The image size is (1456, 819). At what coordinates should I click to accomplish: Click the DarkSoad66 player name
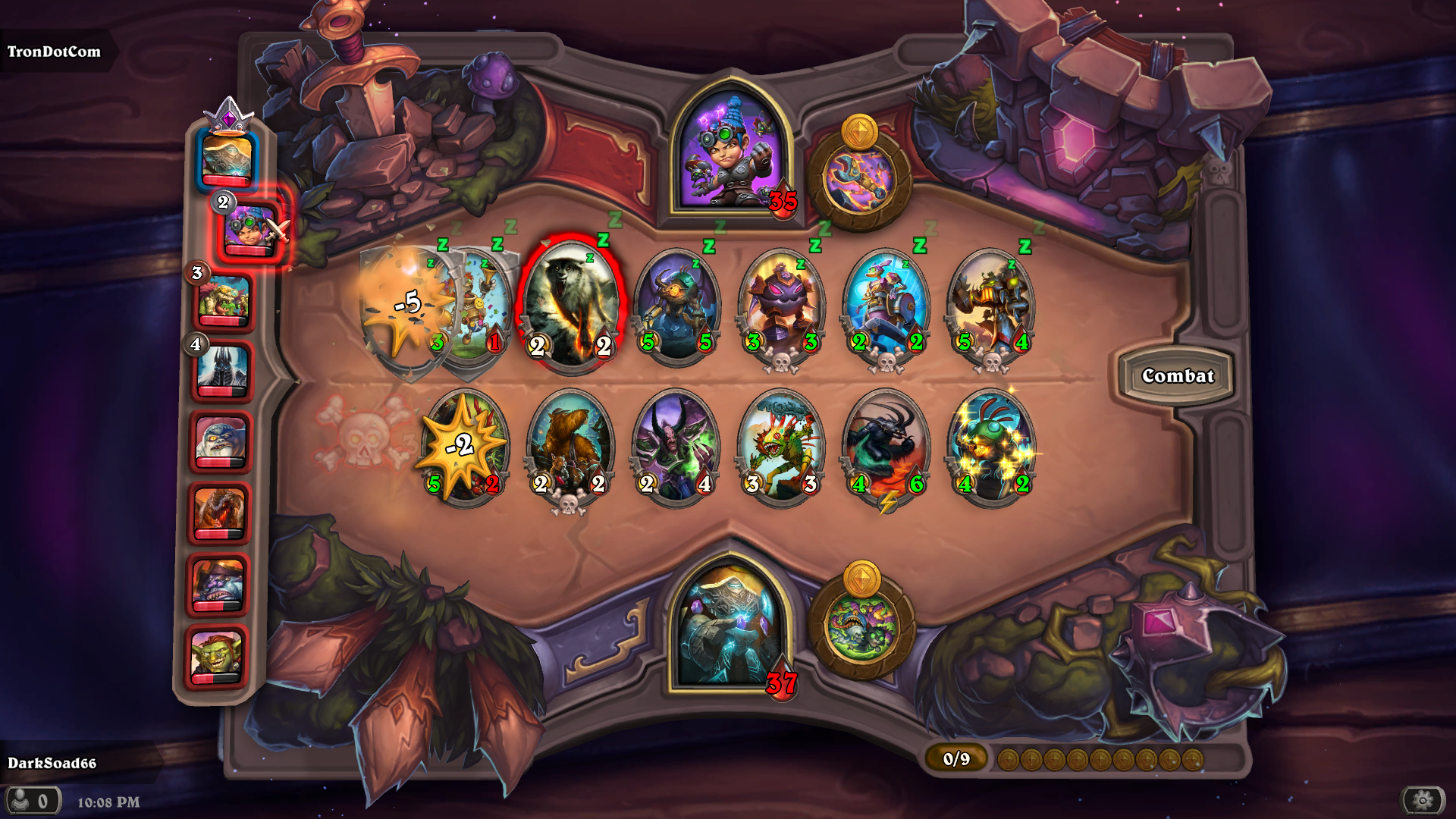[53, 765]
